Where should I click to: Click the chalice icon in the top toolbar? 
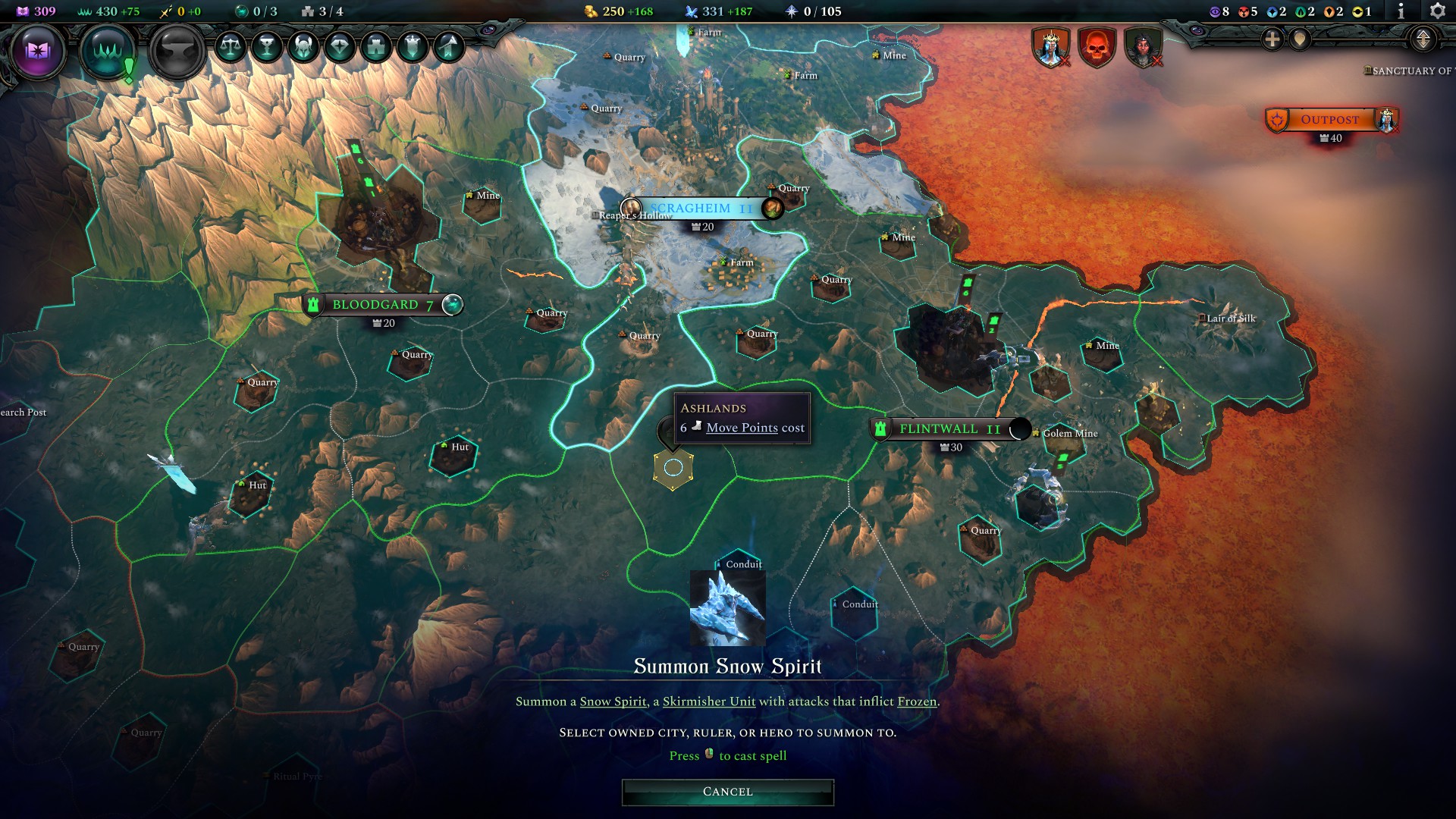[267, 47]
